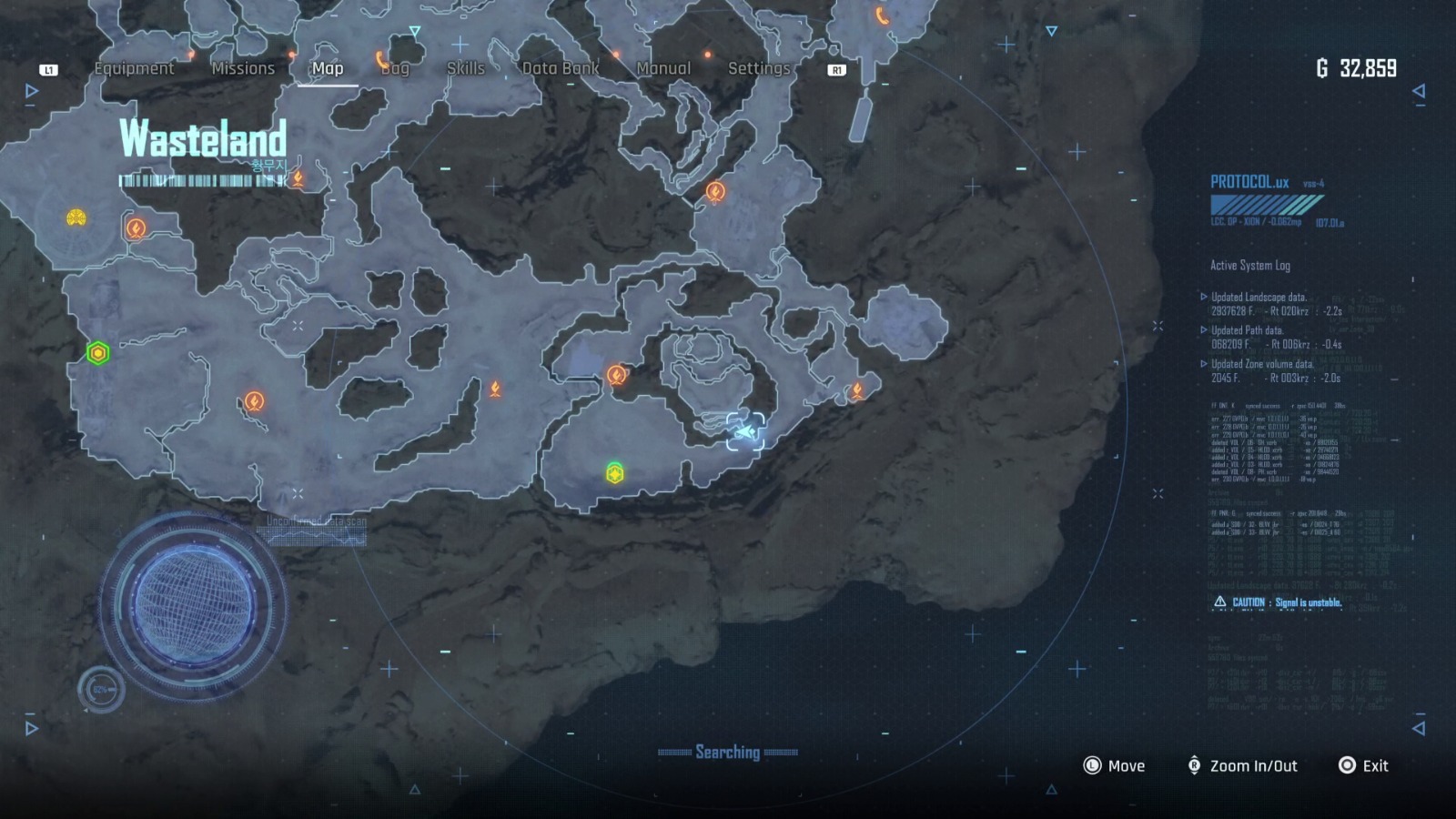The image size is (1456, 819).
Task: Switch to the Missions tab
Action: pos(243,68)
